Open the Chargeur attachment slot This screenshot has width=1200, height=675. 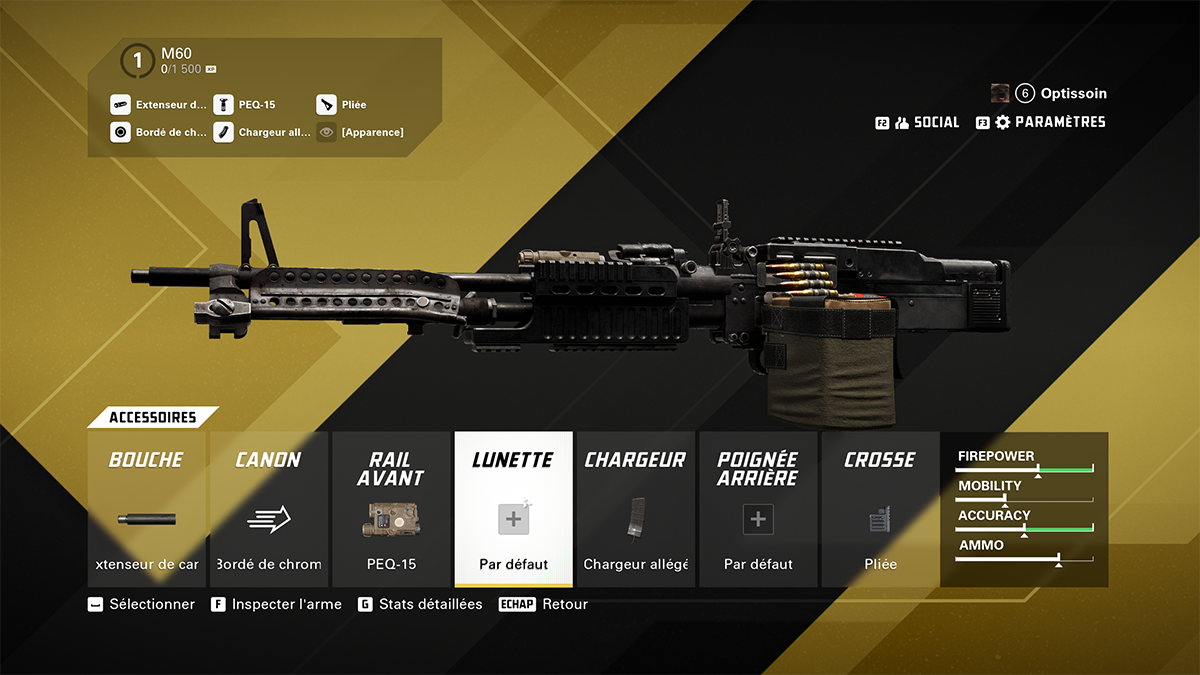click(635, 509)
